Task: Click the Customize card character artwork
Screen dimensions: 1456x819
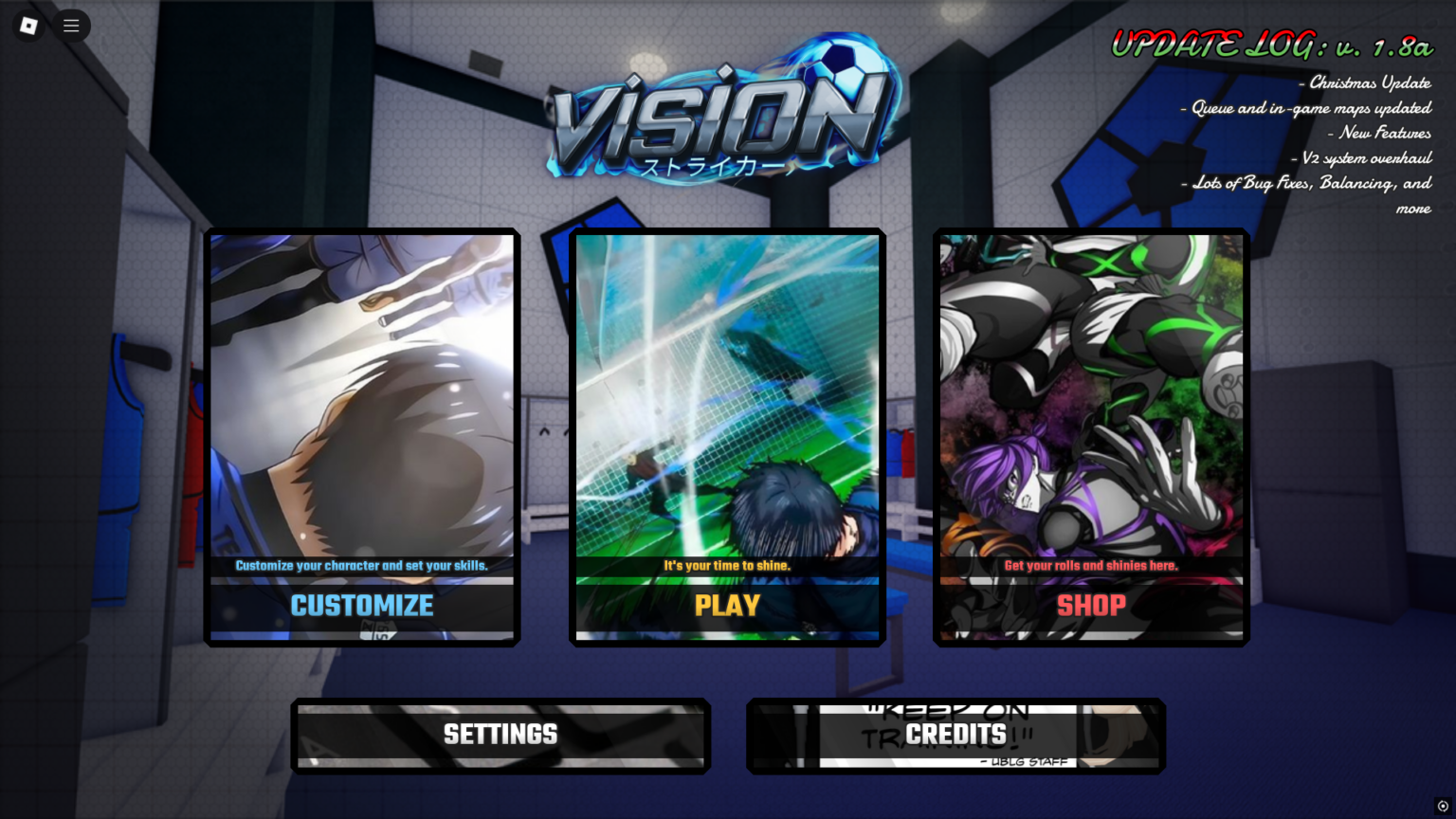Action: coord(361,398)
